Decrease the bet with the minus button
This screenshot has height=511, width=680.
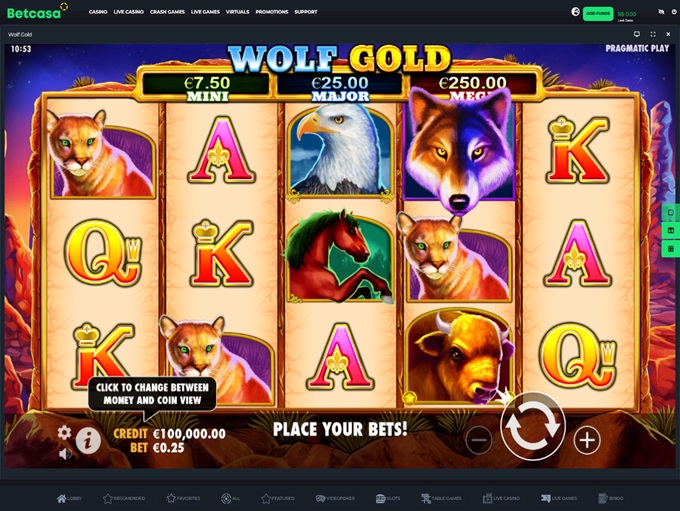[479, 439]
